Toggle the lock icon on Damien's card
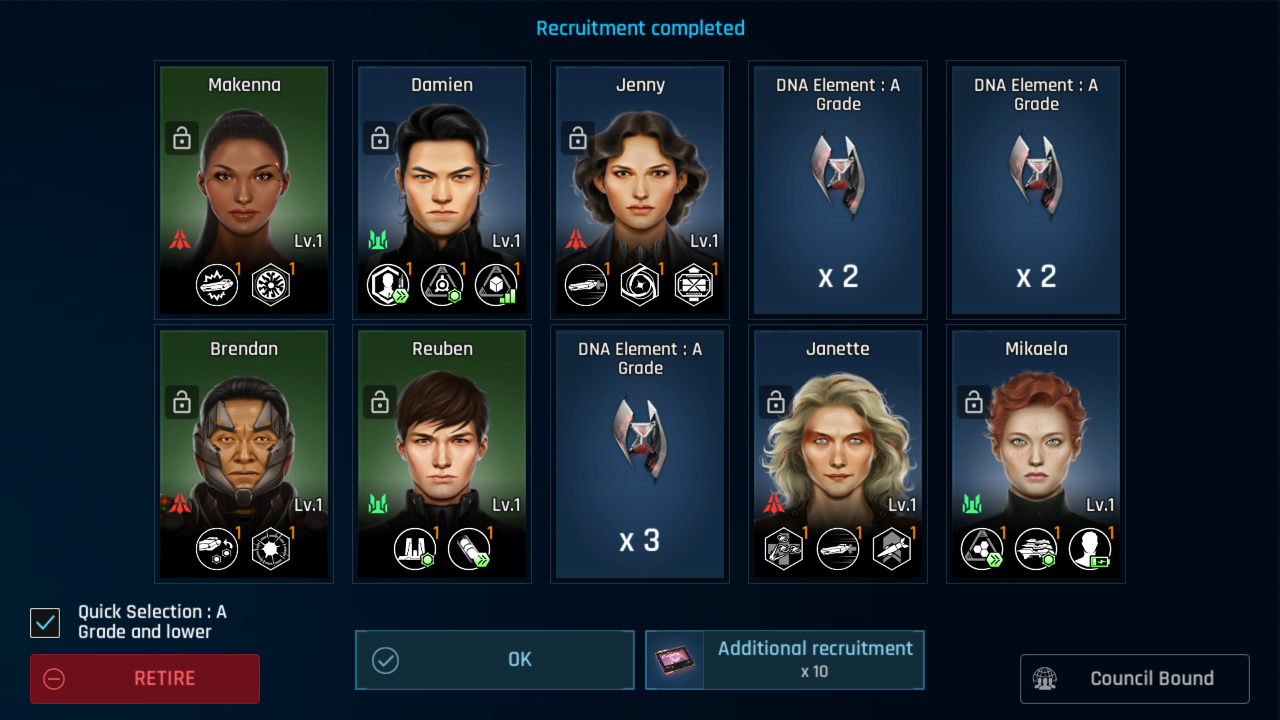 380,139
